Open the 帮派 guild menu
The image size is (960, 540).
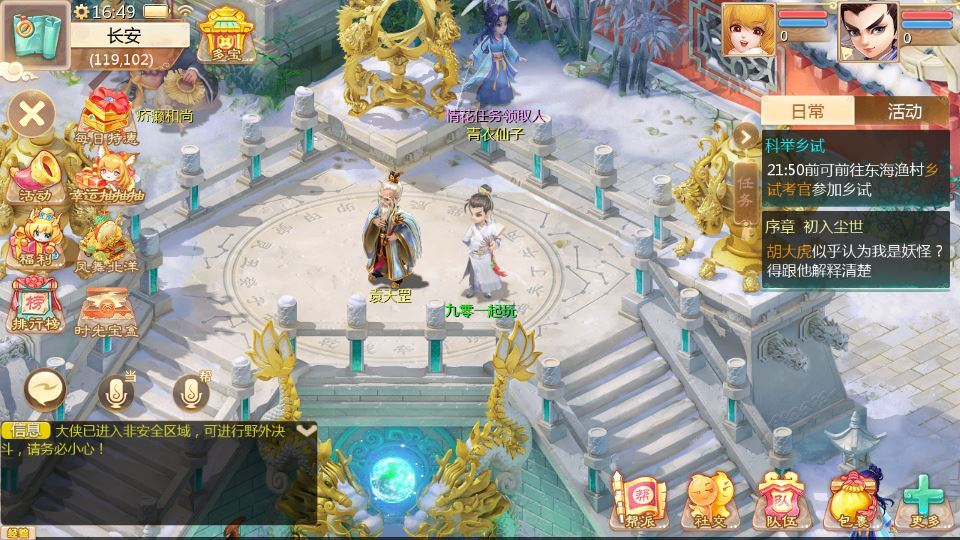click(637, 499)
